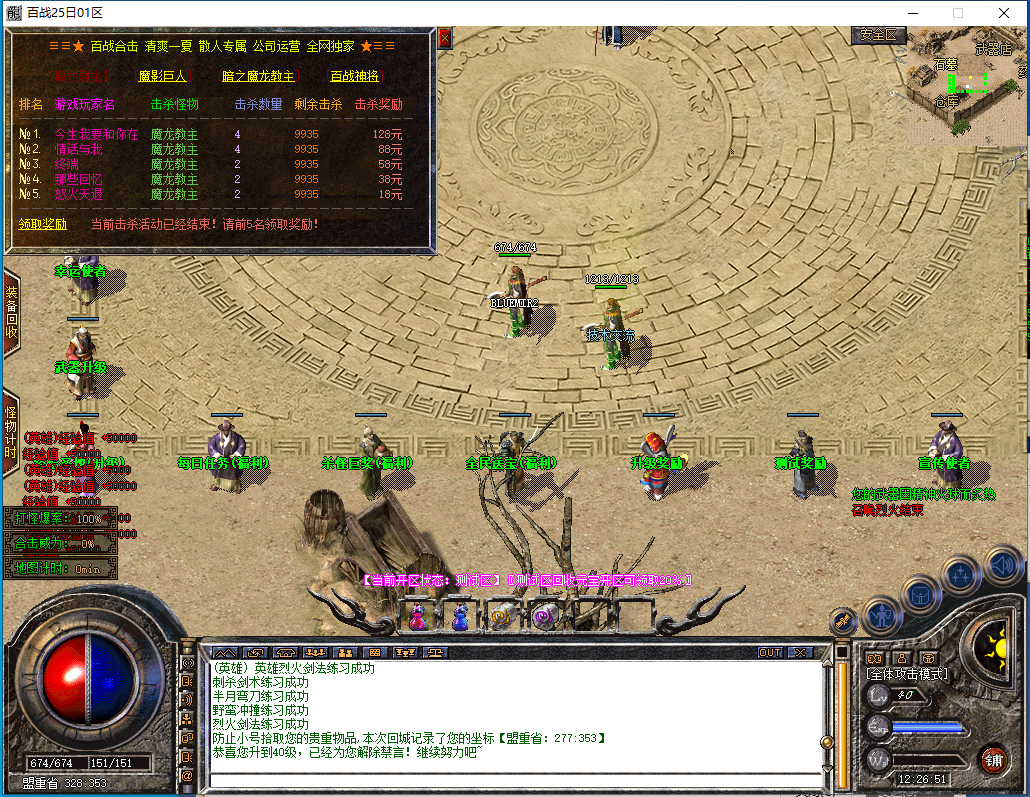Image resolution: width=1030 pixels, height=797 pixels.
Task: Claim reward via 领取奖励 link
Action: click(43, 224)
